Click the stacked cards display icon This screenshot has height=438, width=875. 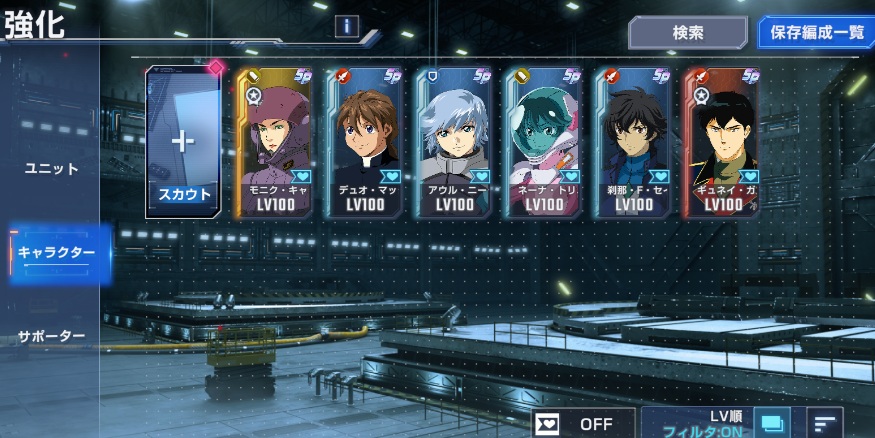771,424
